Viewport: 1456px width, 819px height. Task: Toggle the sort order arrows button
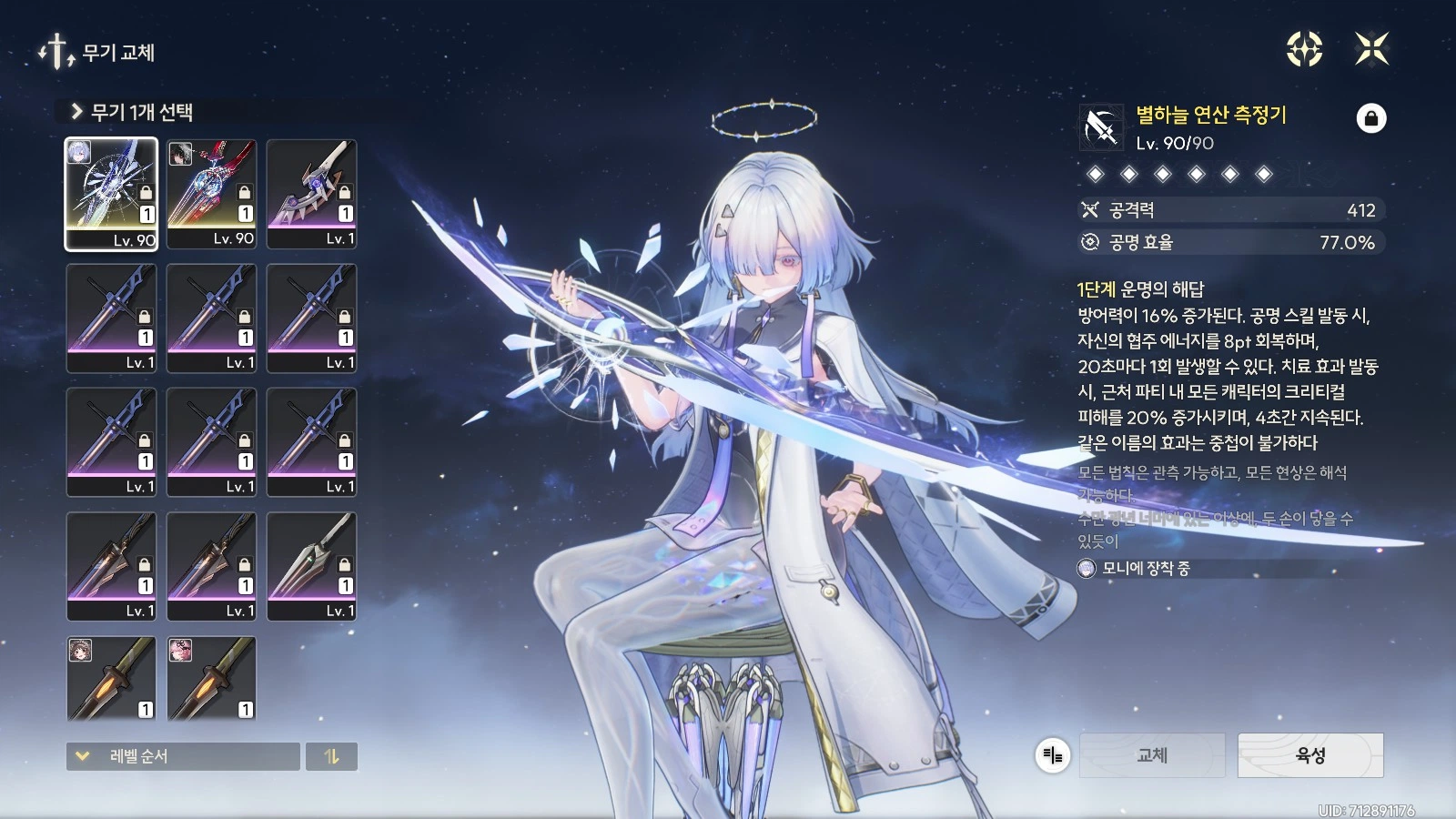pyautogui.click(x=331, y=756)
